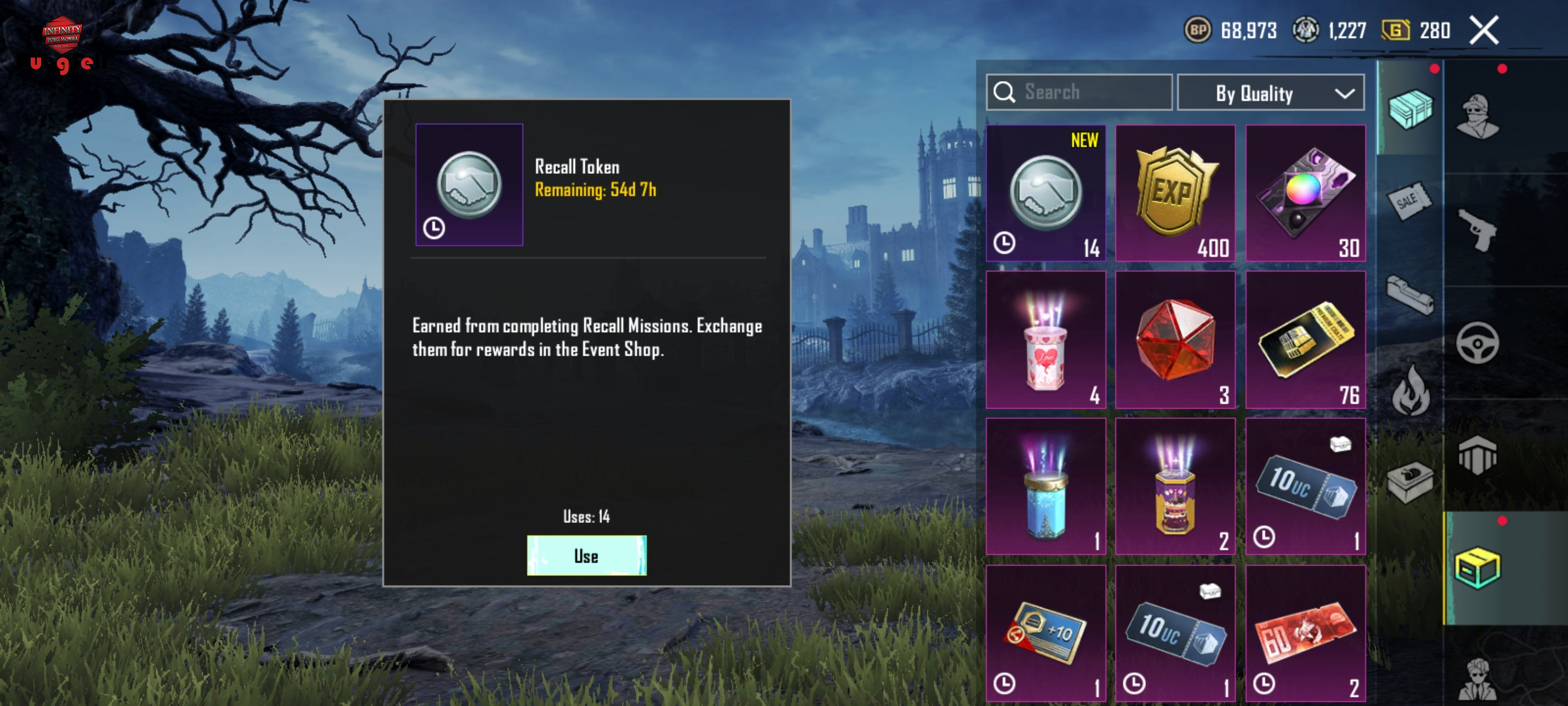Image resolution: width=1568 pixels, height=706 pixels.
Task: Switch to the teal crate category tab
Action: [1410, 109]
